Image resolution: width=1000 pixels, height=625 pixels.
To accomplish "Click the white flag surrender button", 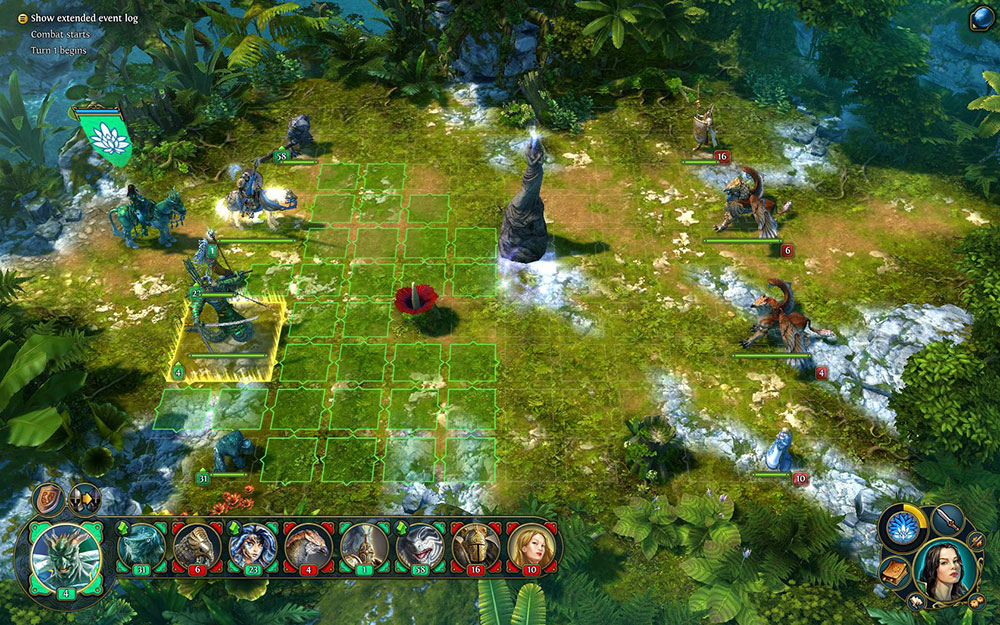I will click(x=916, y=601).
